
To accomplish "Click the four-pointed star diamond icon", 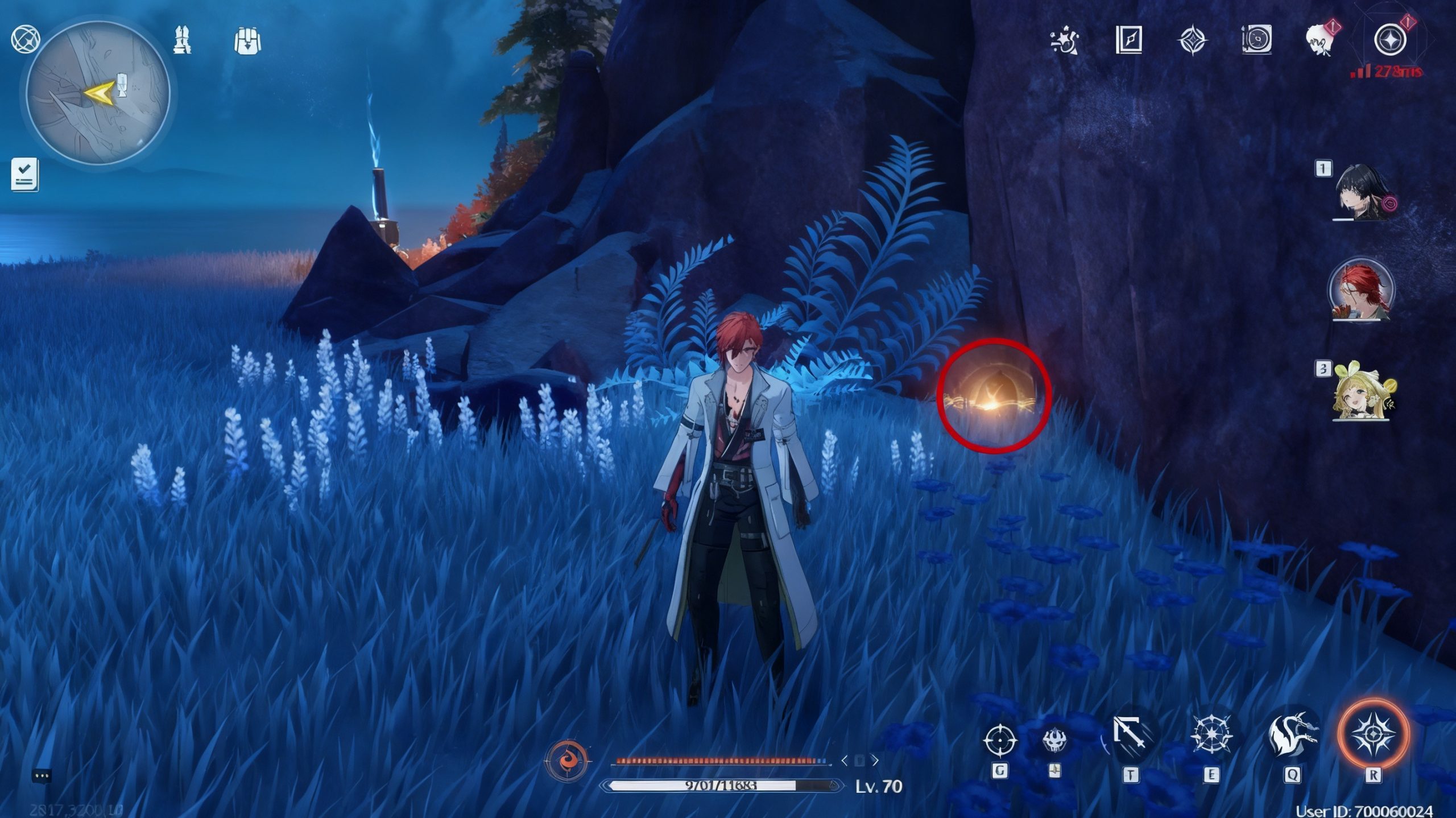I will pos(1192,41).
